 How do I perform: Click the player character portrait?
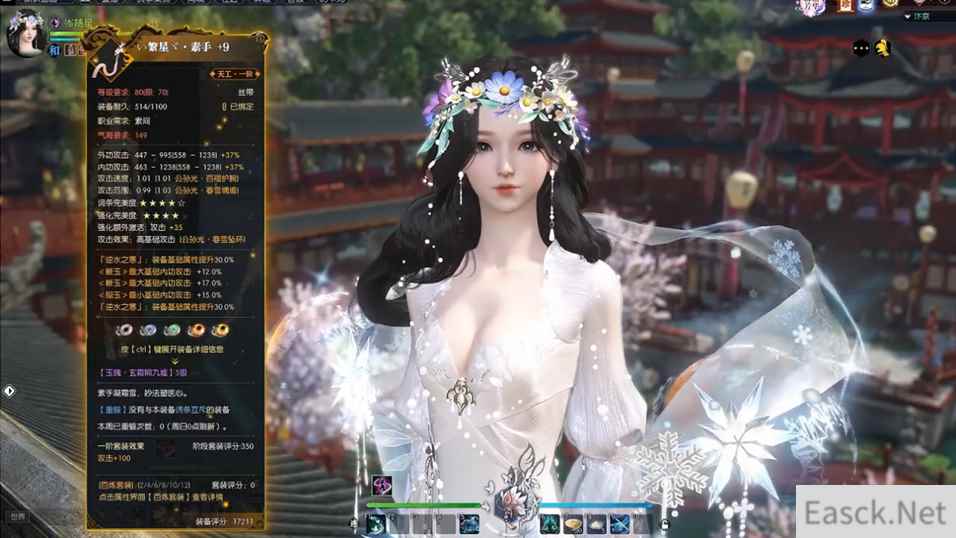click(x=23, y=32)
